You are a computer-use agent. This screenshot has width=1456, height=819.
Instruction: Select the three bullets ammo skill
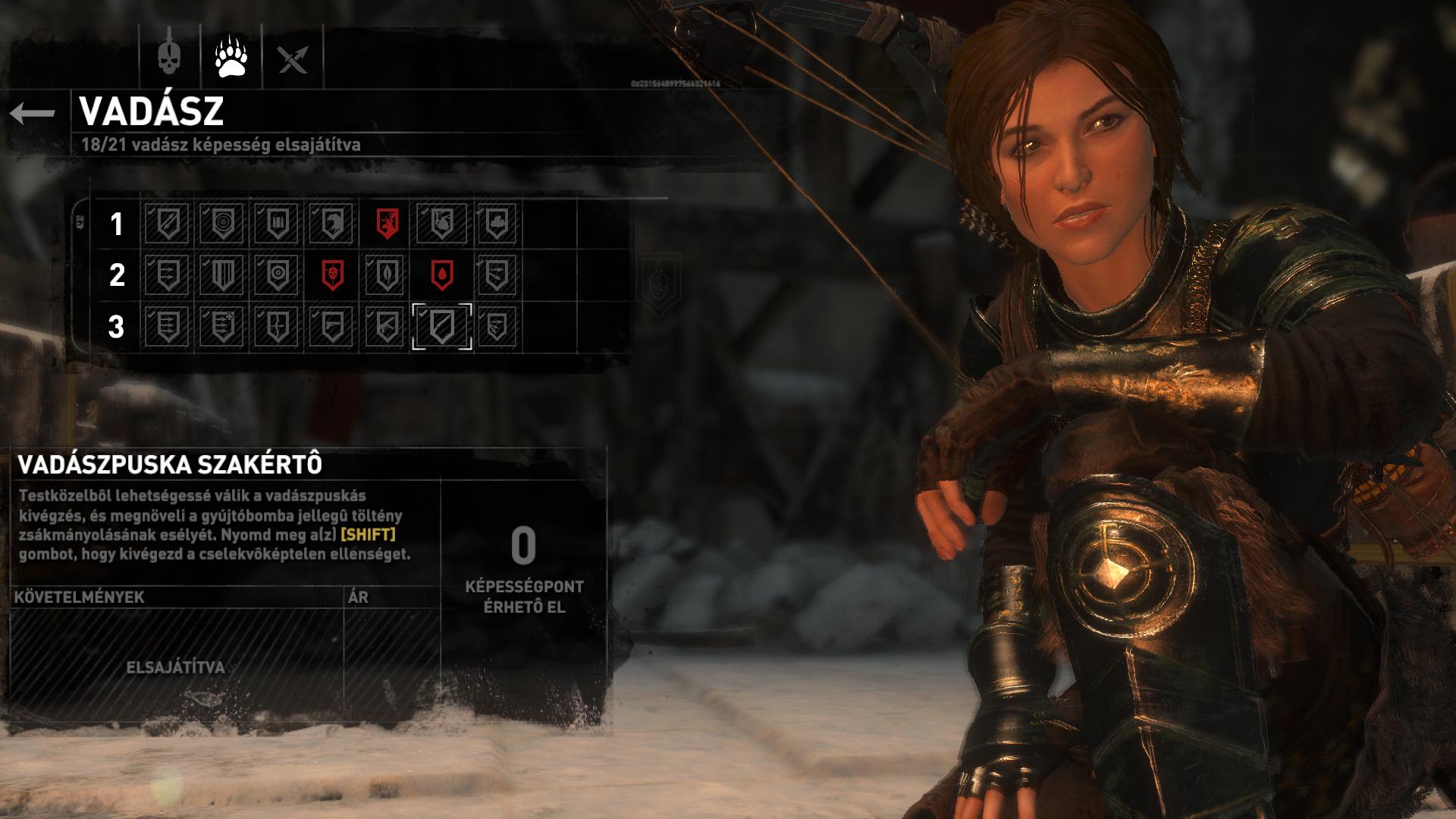(277, 224)
